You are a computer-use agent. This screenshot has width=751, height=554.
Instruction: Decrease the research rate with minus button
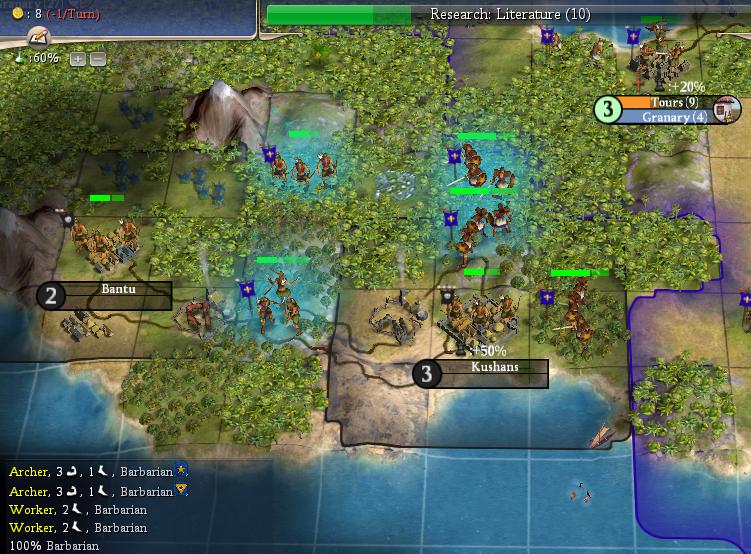pos(97,59)
